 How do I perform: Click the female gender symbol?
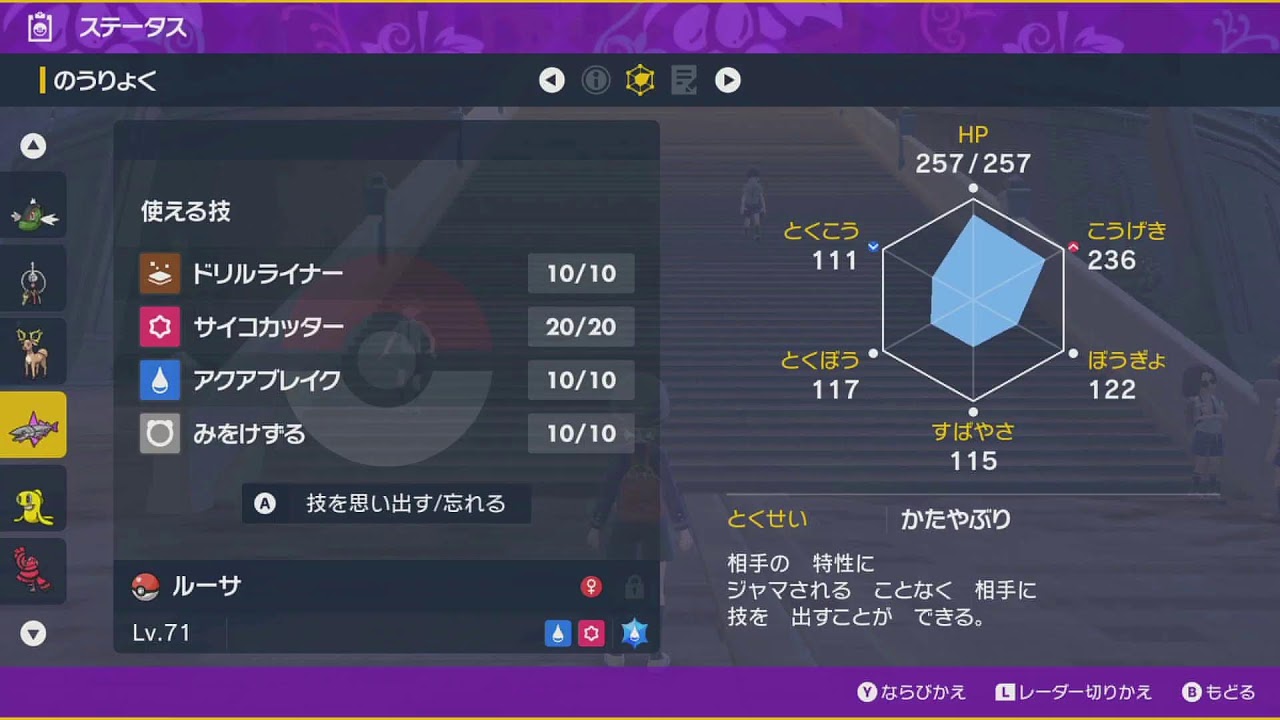click(x=593, y=588)
